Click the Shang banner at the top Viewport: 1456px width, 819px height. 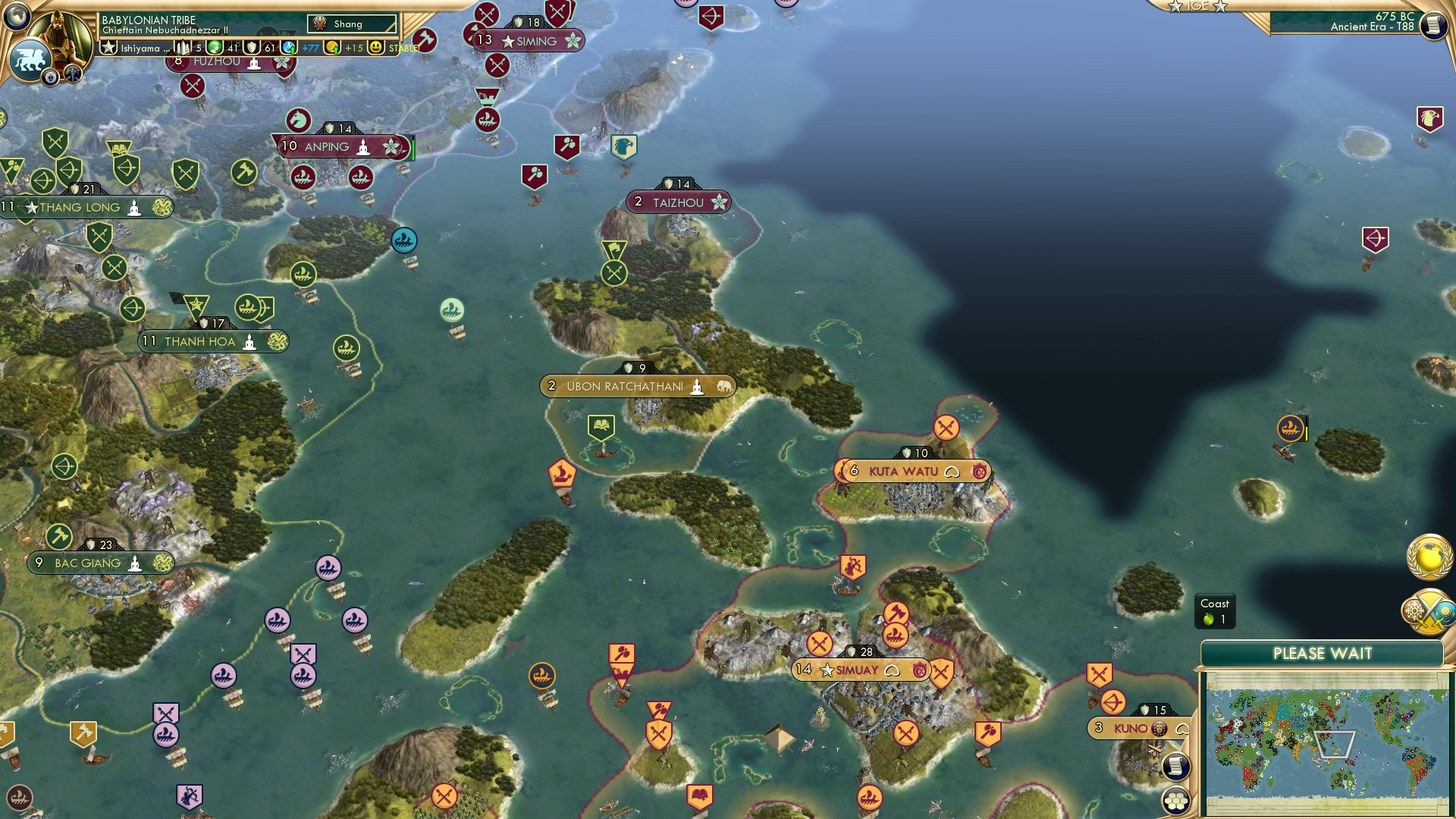coord(349,24)
